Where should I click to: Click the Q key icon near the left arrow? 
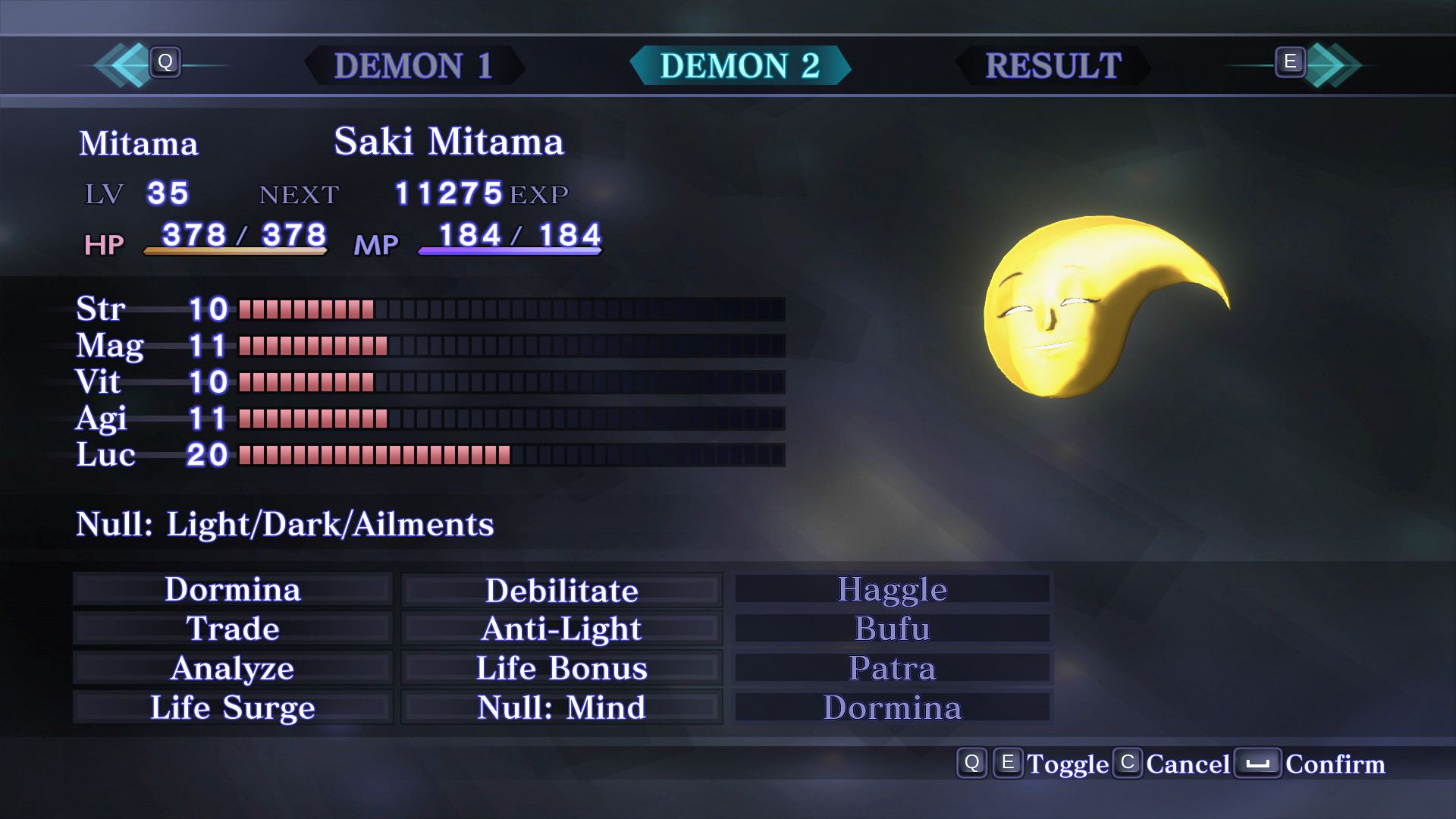[166, 64]
